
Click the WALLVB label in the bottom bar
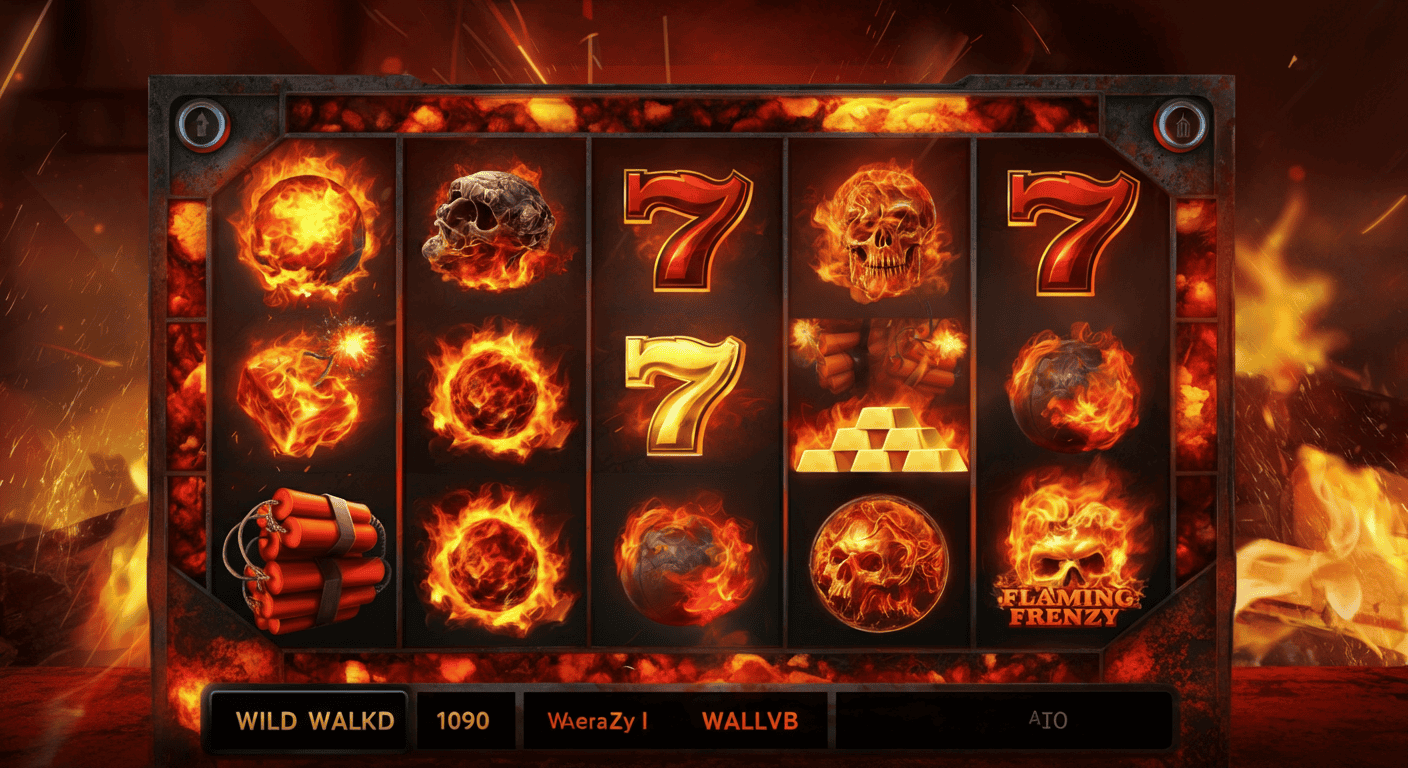751,719
